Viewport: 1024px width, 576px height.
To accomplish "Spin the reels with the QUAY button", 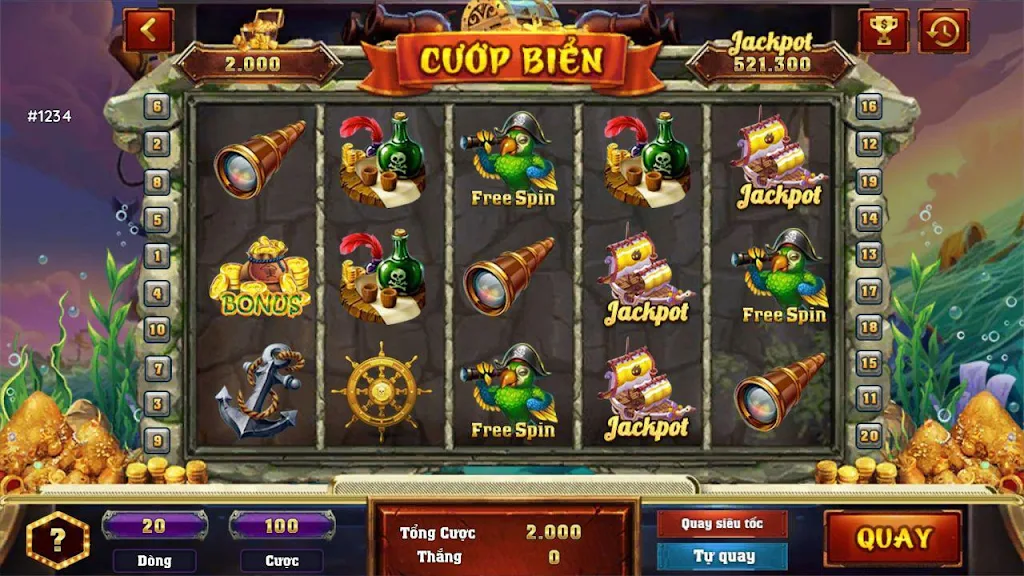I will [x=893, y=538].
